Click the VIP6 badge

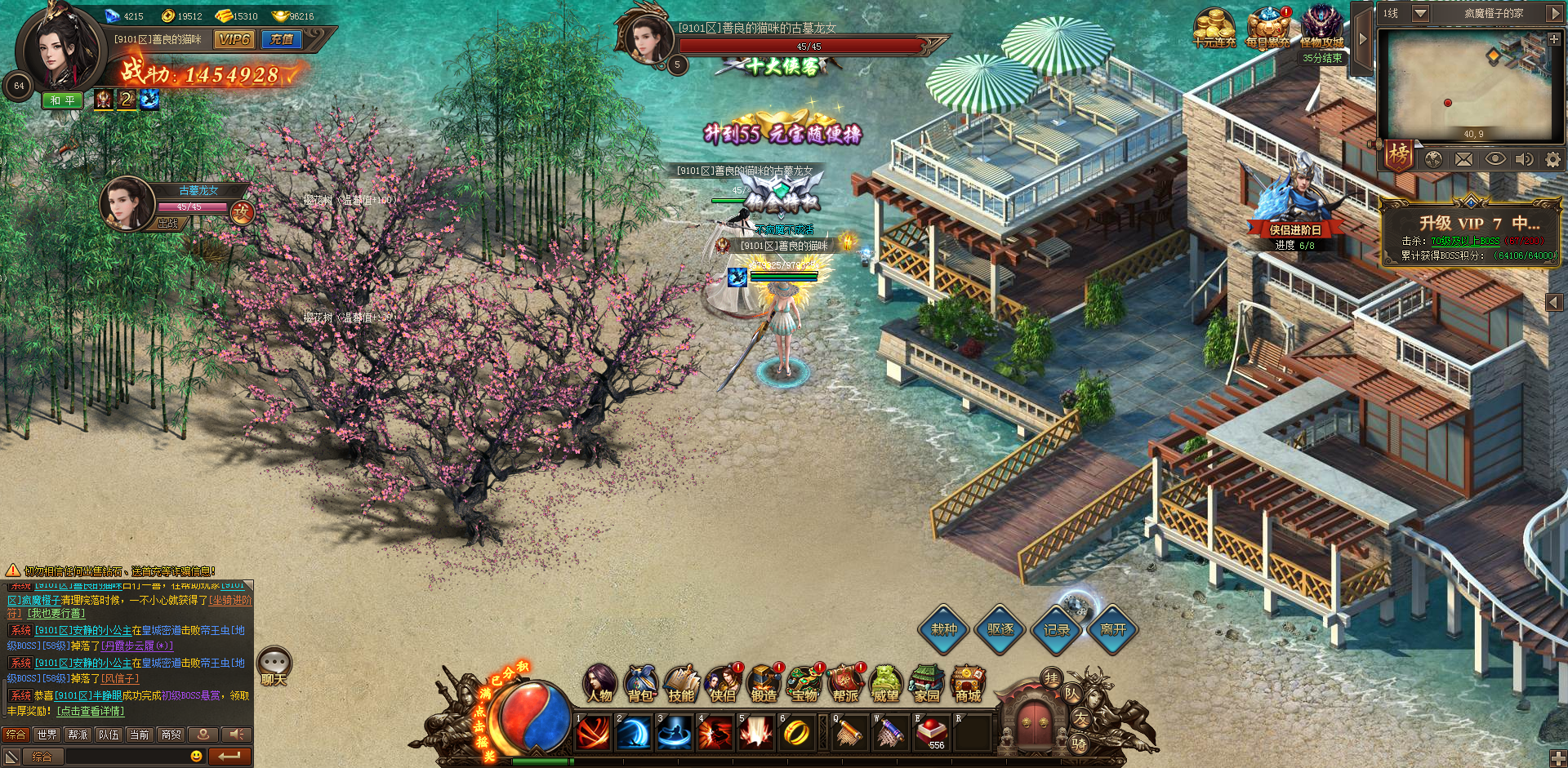click(x=234, y=39)
